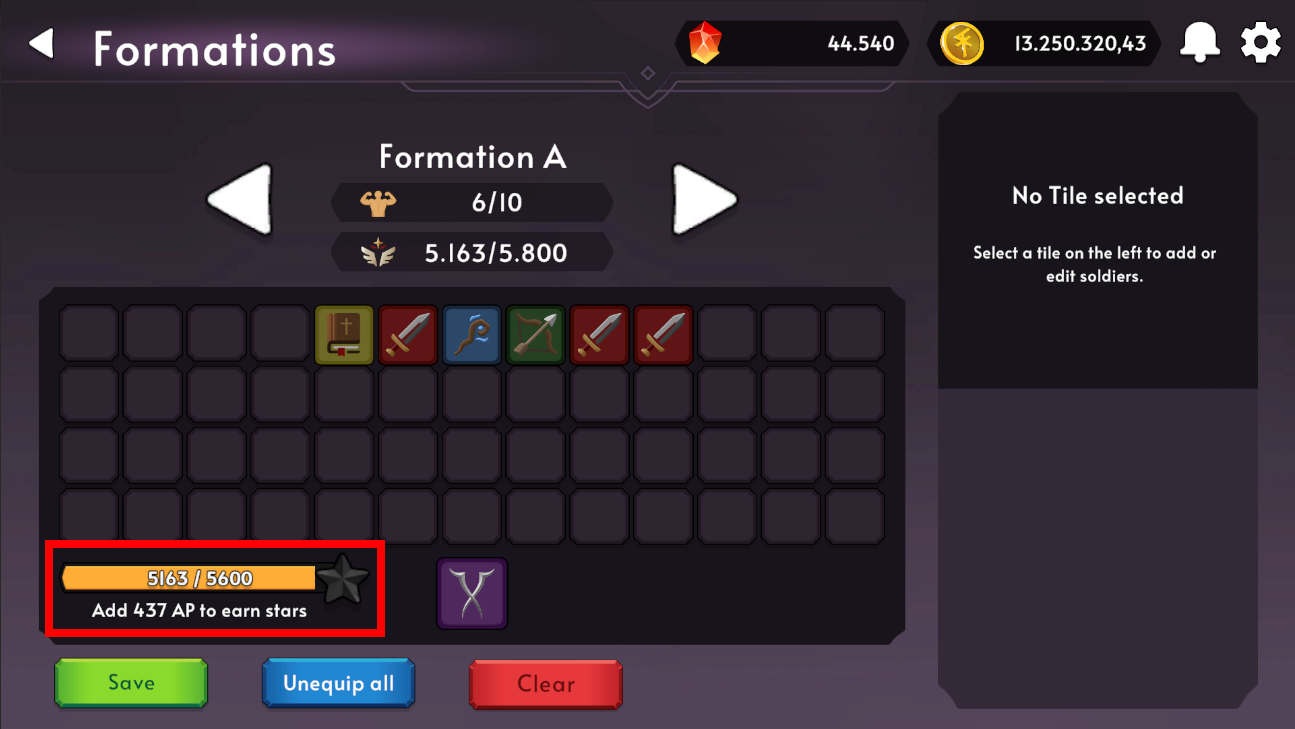This screenshot has width=1295, height=729.
Task: Select the holy book priest unit
Action: click(x=344, y=335)
